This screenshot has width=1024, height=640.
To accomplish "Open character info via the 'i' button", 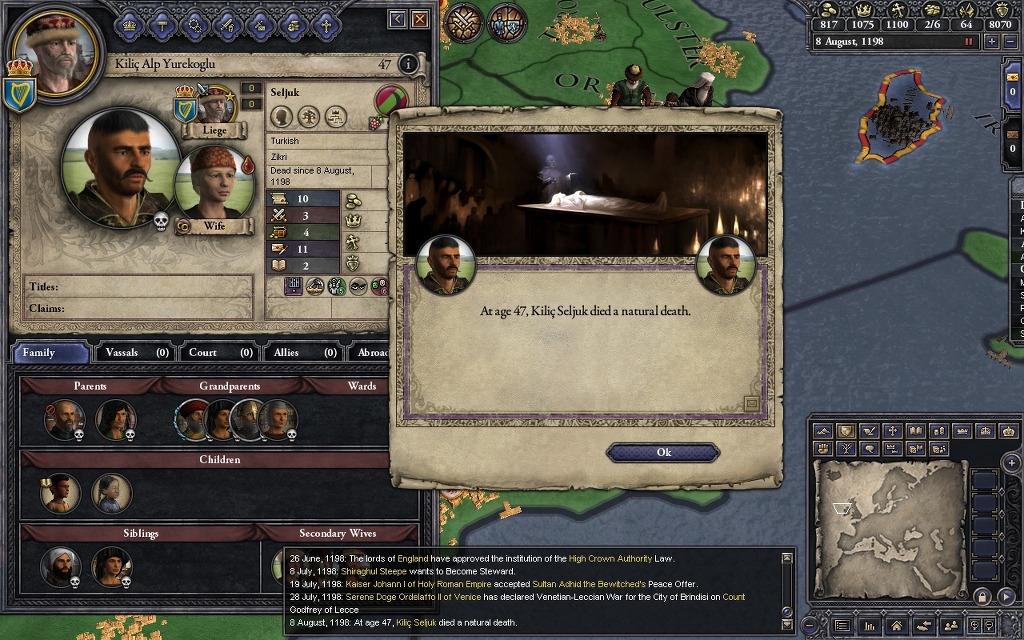I will click(x=408, y=64).
